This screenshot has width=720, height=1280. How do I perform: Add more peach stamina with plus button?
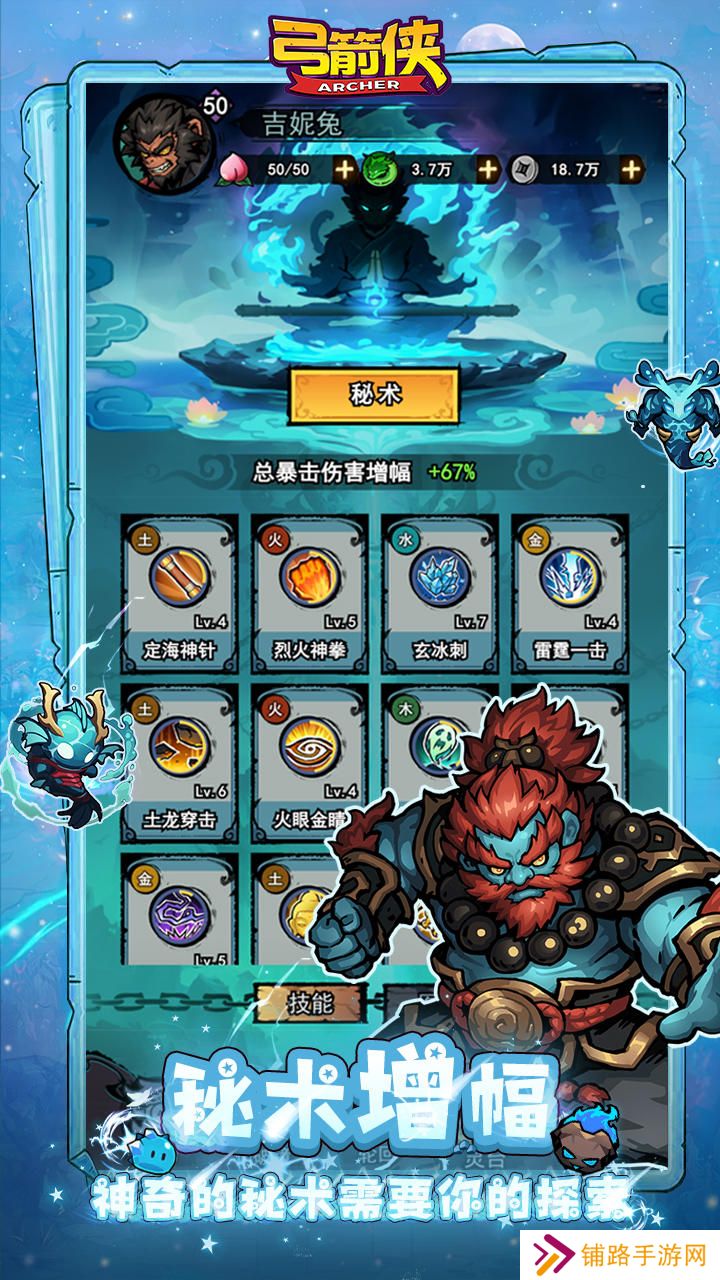coord(344,169)
